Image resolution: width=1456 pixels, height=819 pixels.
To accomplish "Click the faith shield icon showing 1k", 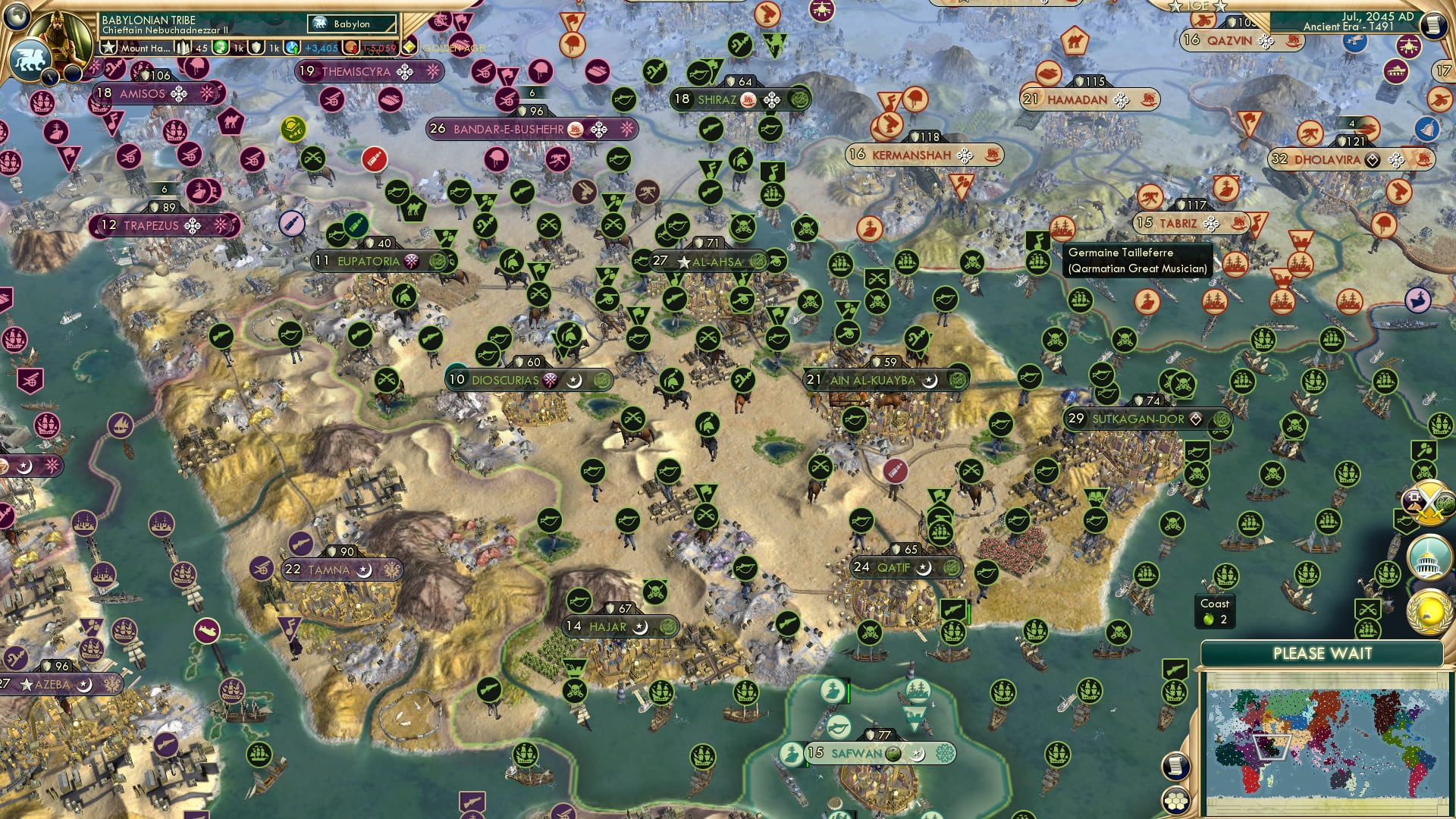I will pos(256,47).
